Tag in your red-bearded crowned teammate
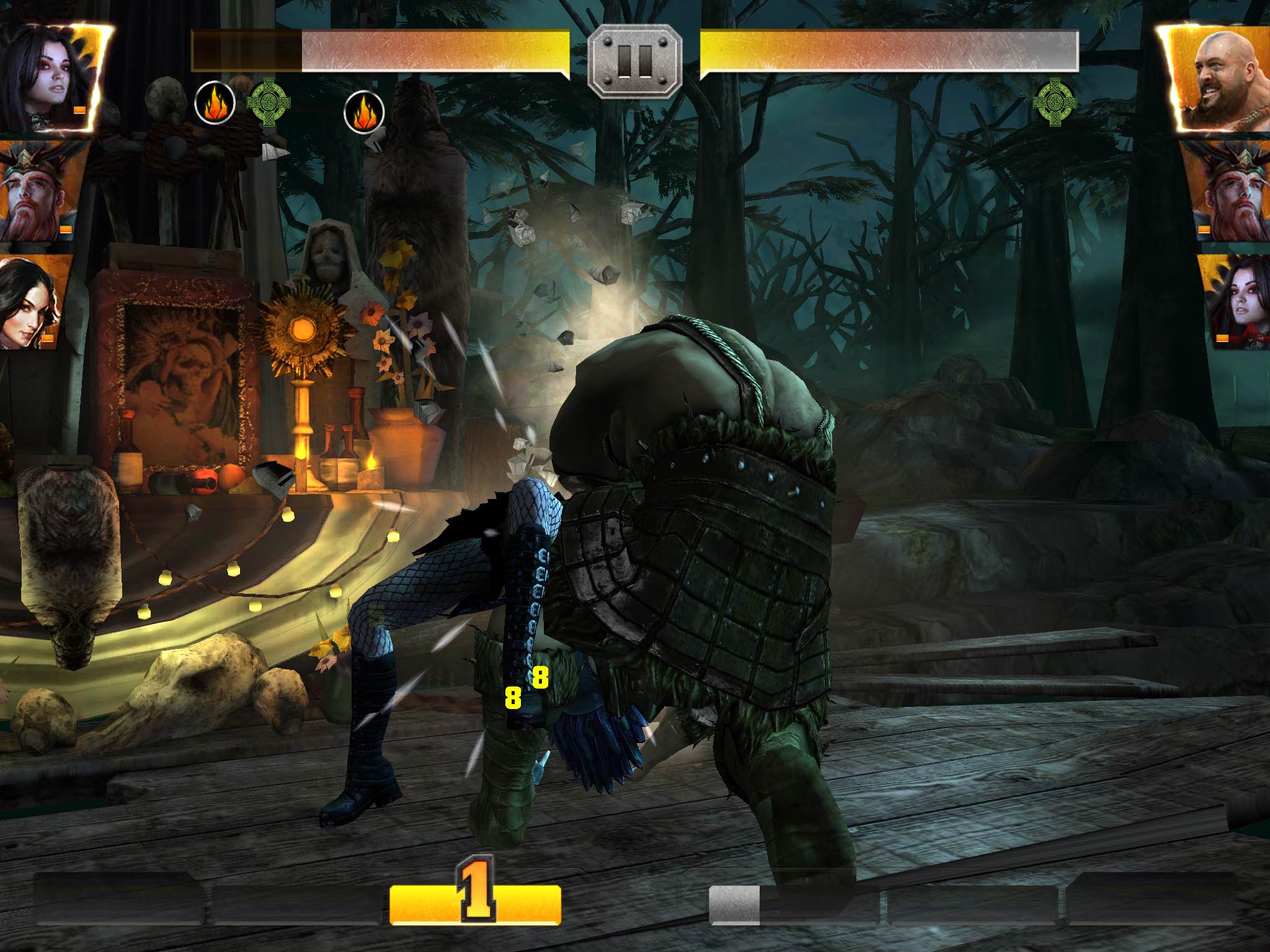This screenshot has width=1270, height=952. [38, 191]
